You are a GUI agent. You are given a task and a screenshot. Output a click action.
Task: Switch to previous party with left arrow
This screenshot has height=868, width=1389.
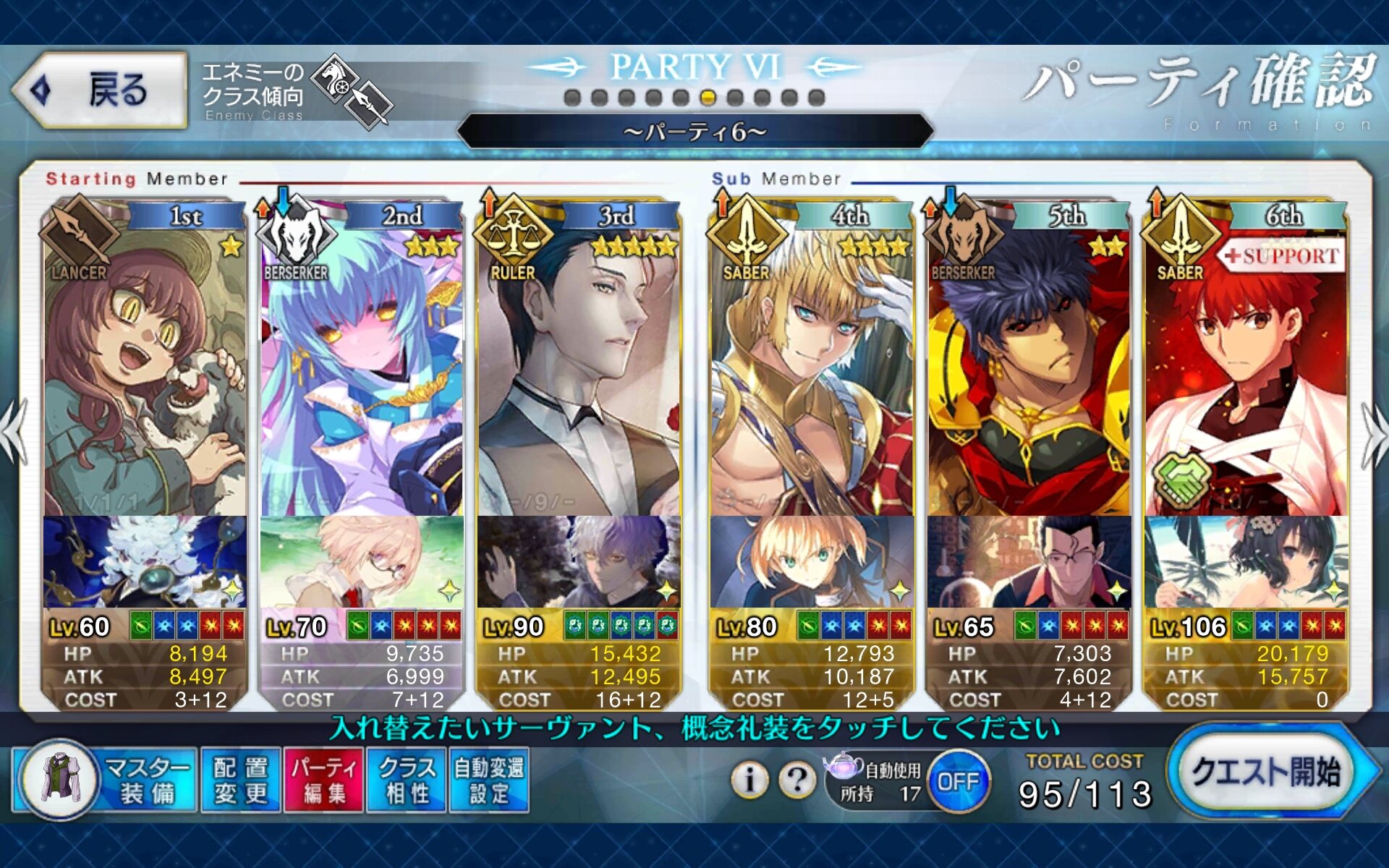coord(14,434)
